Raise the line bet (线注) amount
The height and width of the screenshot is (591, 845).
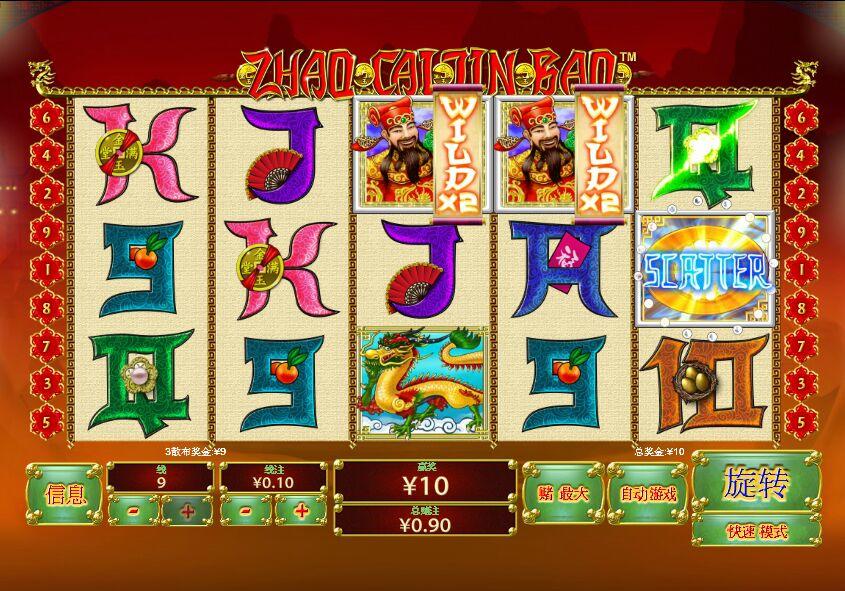(300, 510)
